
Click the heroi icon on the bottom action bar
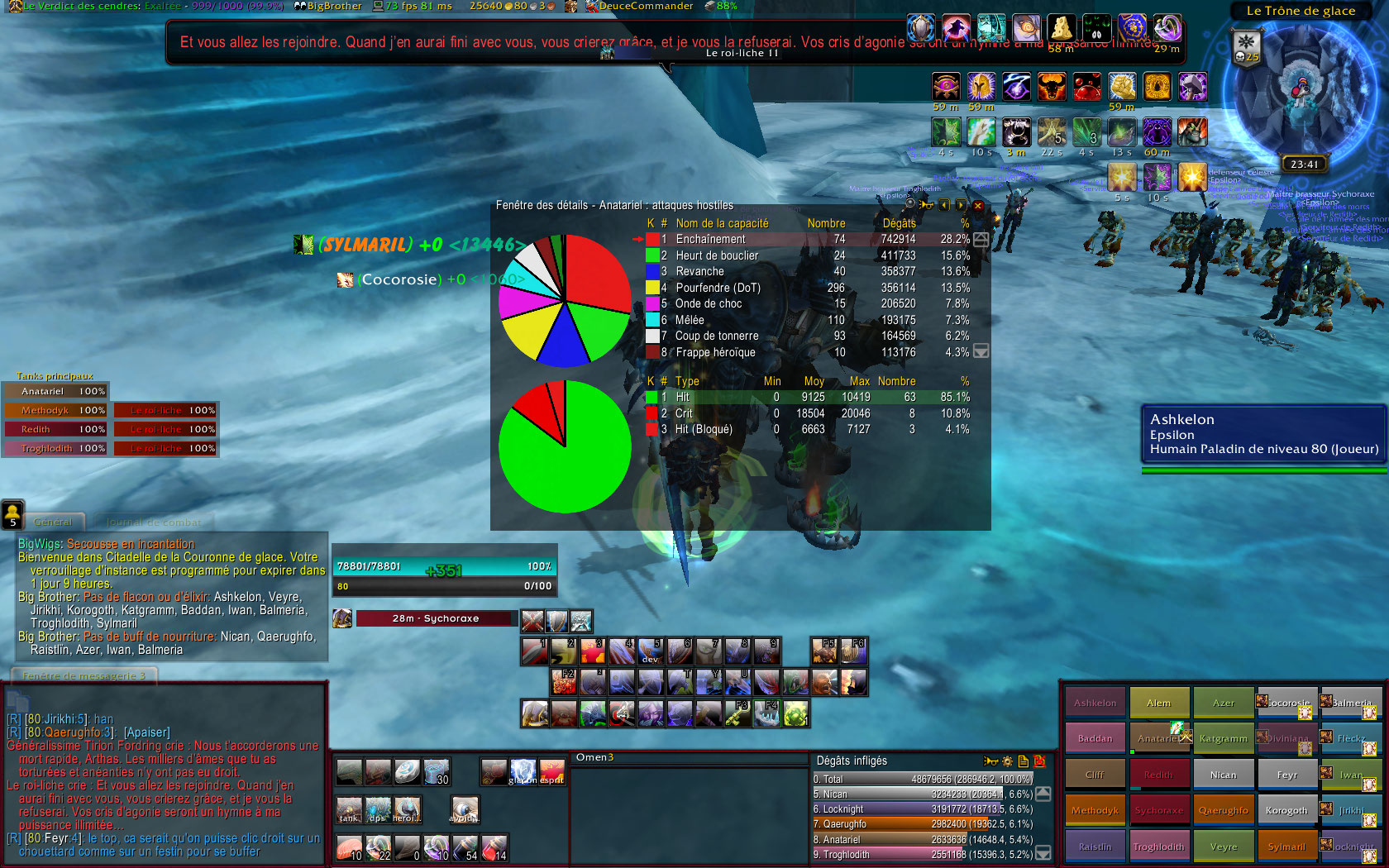pos(408,810)
